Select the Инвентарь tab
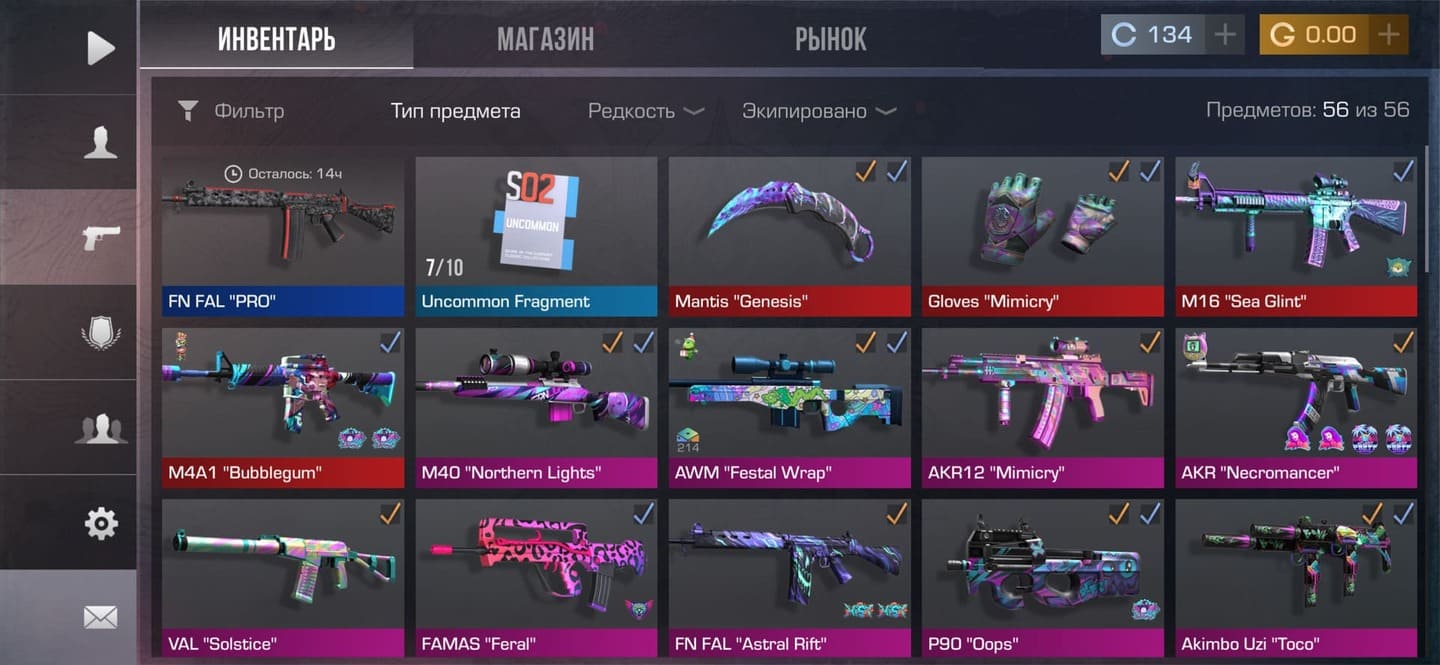 (x=276, y=39)
